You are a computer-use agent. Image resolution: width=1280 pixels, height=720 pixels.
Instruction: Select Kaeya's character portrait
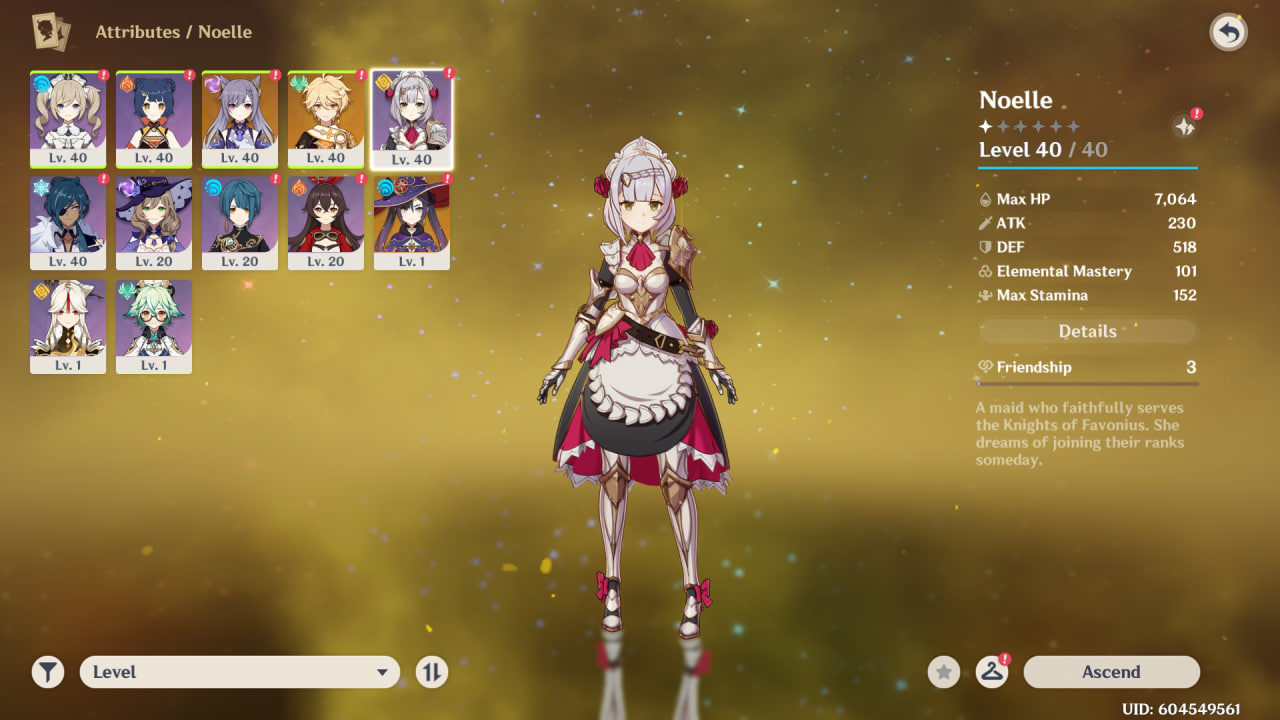coord(68,223)
